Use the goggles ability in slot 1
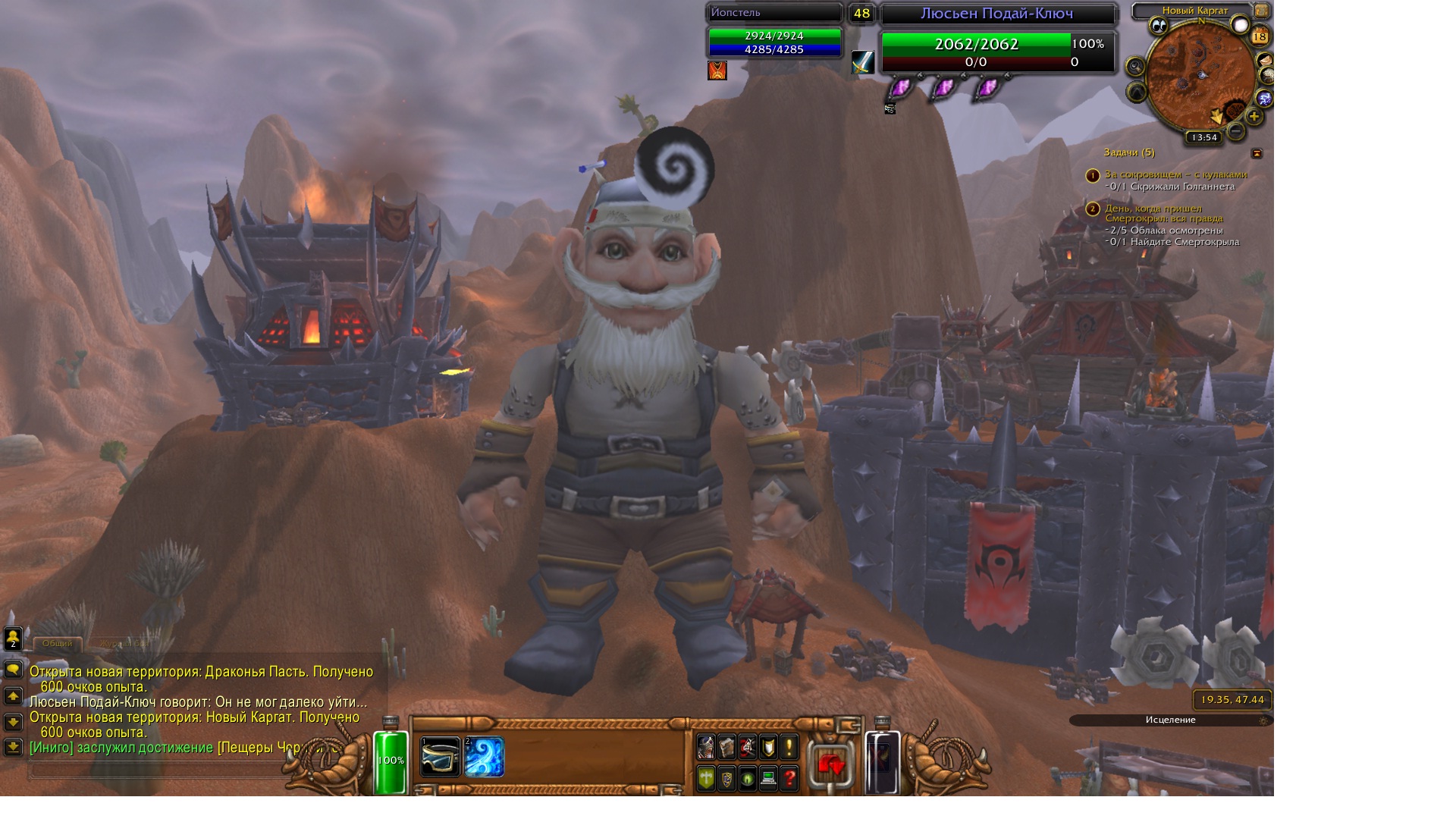The width and height of the screenshot is (1456, 819). tap(440, 757)
